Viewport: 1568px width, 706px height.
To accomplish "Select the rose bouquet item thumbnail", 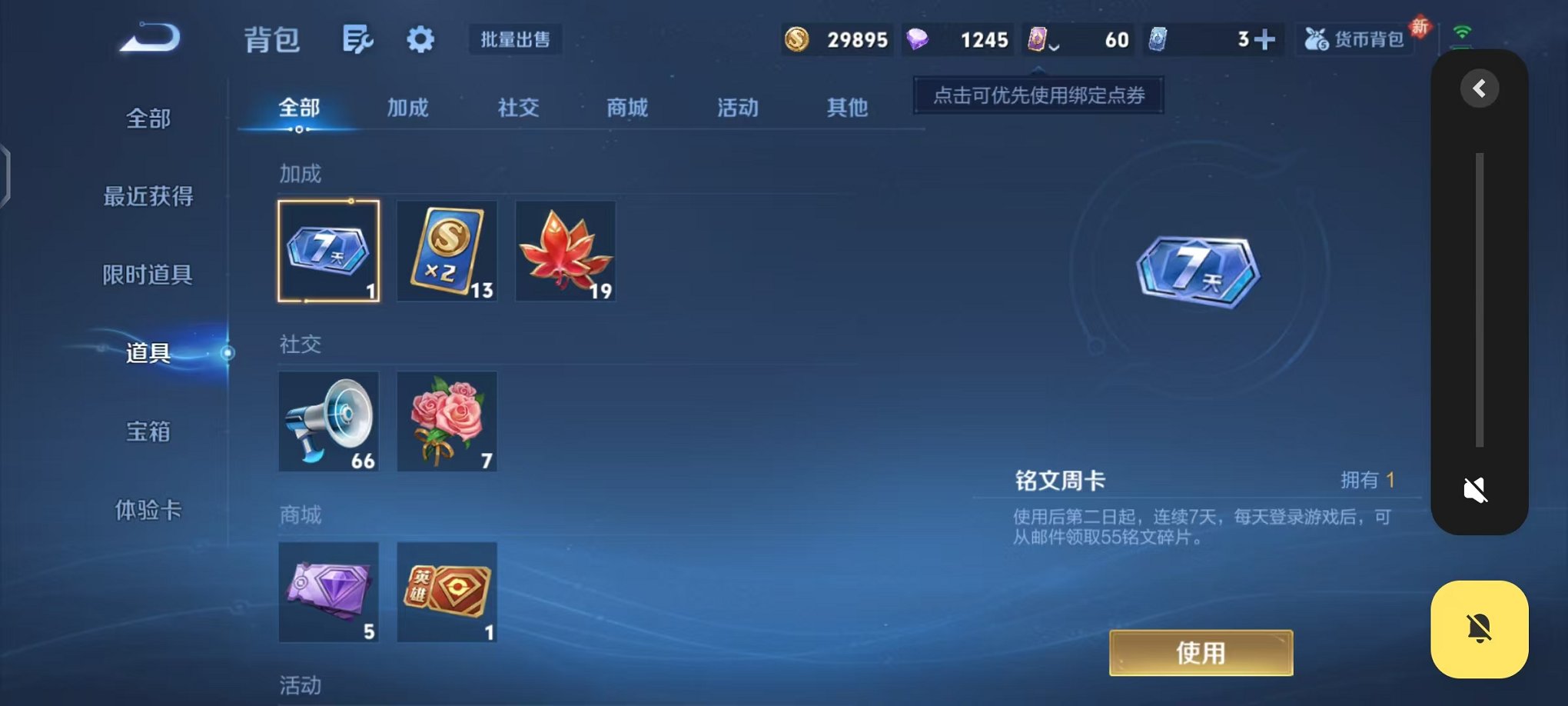I will pyautogui.click(x=447, y=421).
